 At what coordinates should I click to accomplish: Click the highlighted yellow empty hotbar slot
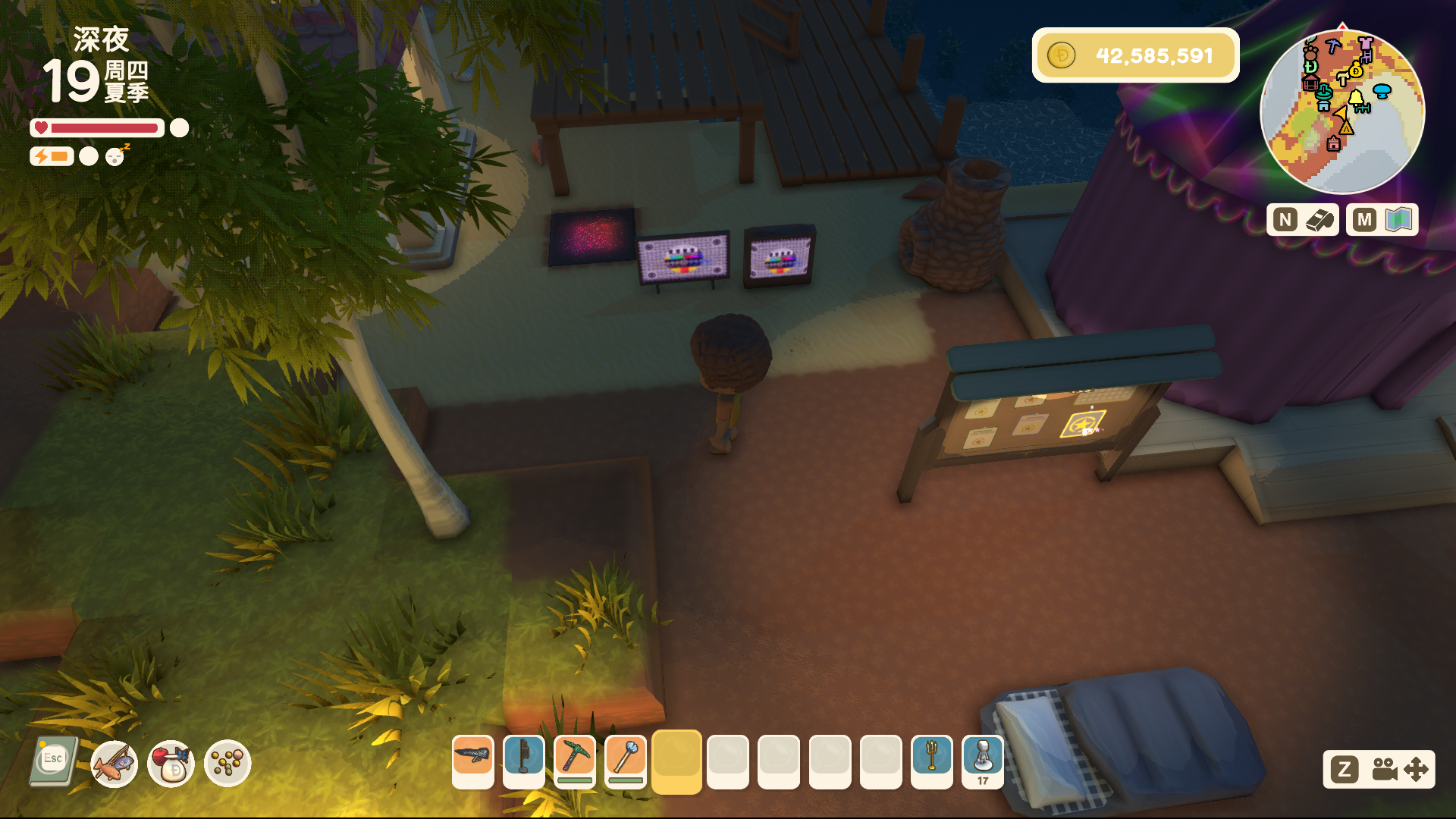click(676, 761)
